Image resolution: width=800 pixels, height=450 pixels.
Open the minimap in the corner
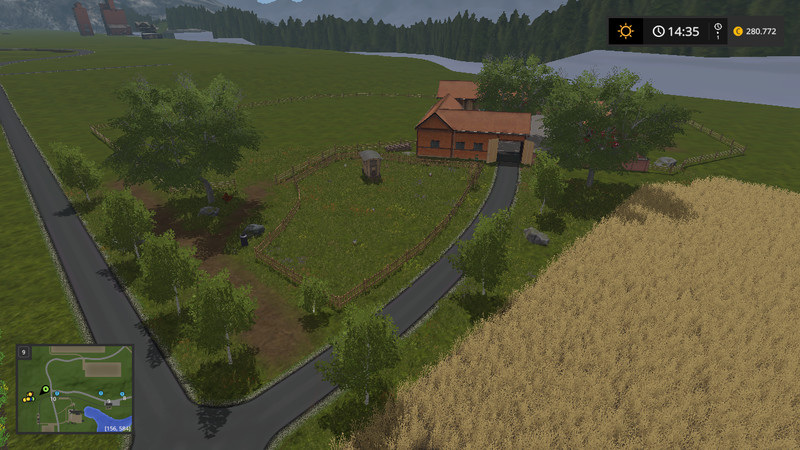click(x=75, y=389)
